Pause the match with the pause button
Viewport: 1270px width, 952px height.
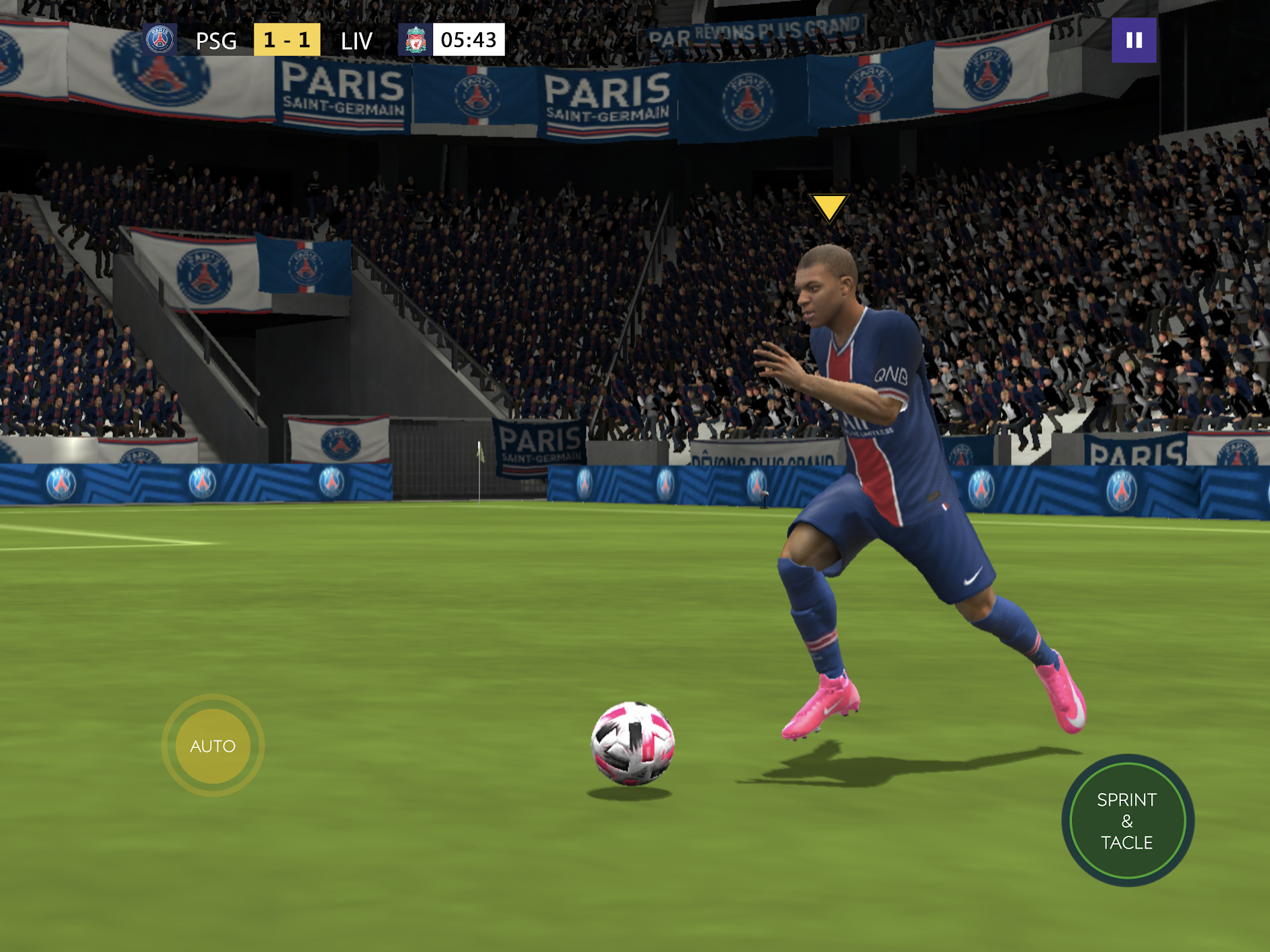pyautogui.click(x=1134, y=40)
